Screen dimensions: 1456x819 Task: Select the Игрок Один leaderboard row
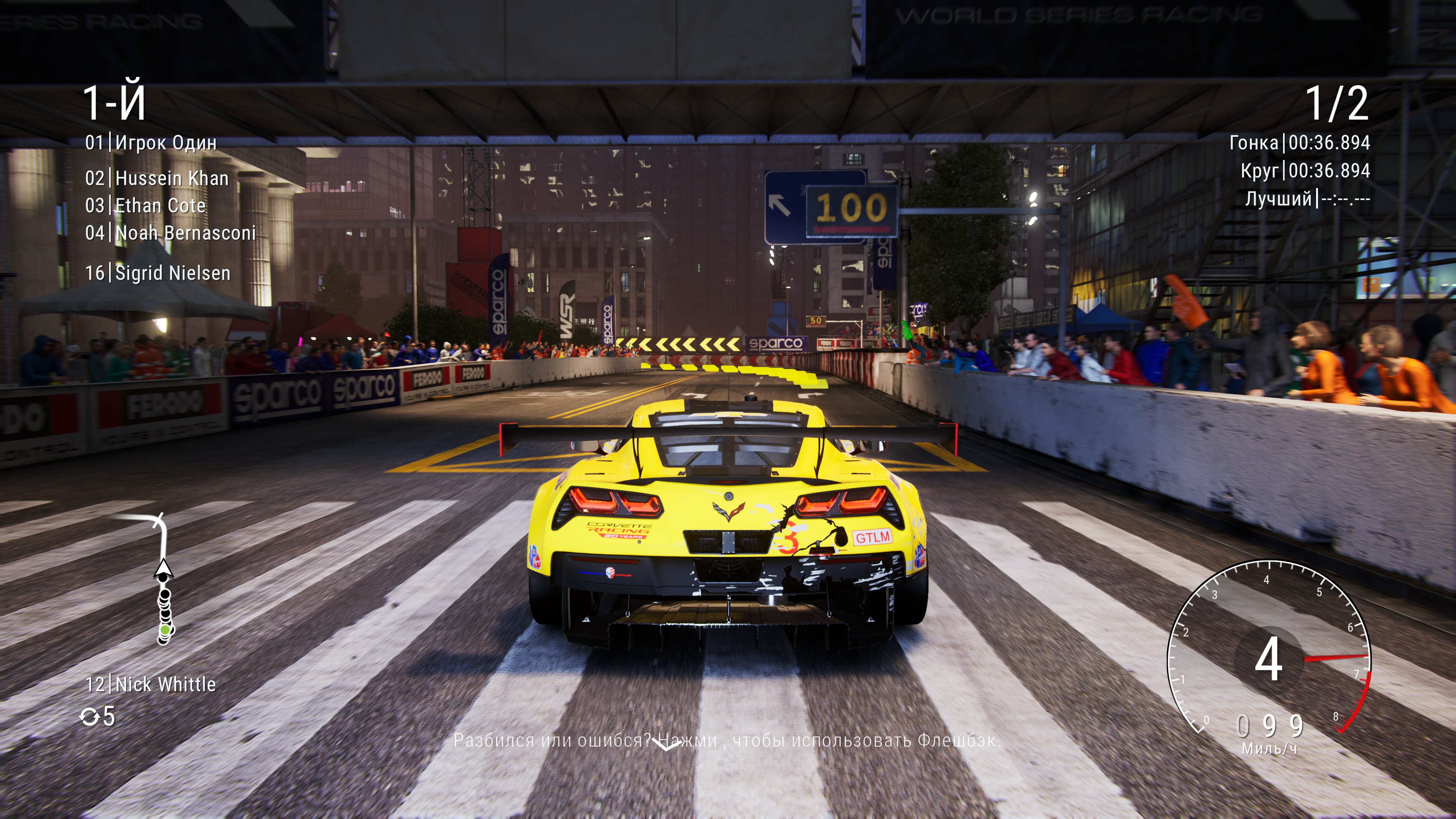point(151,143)
